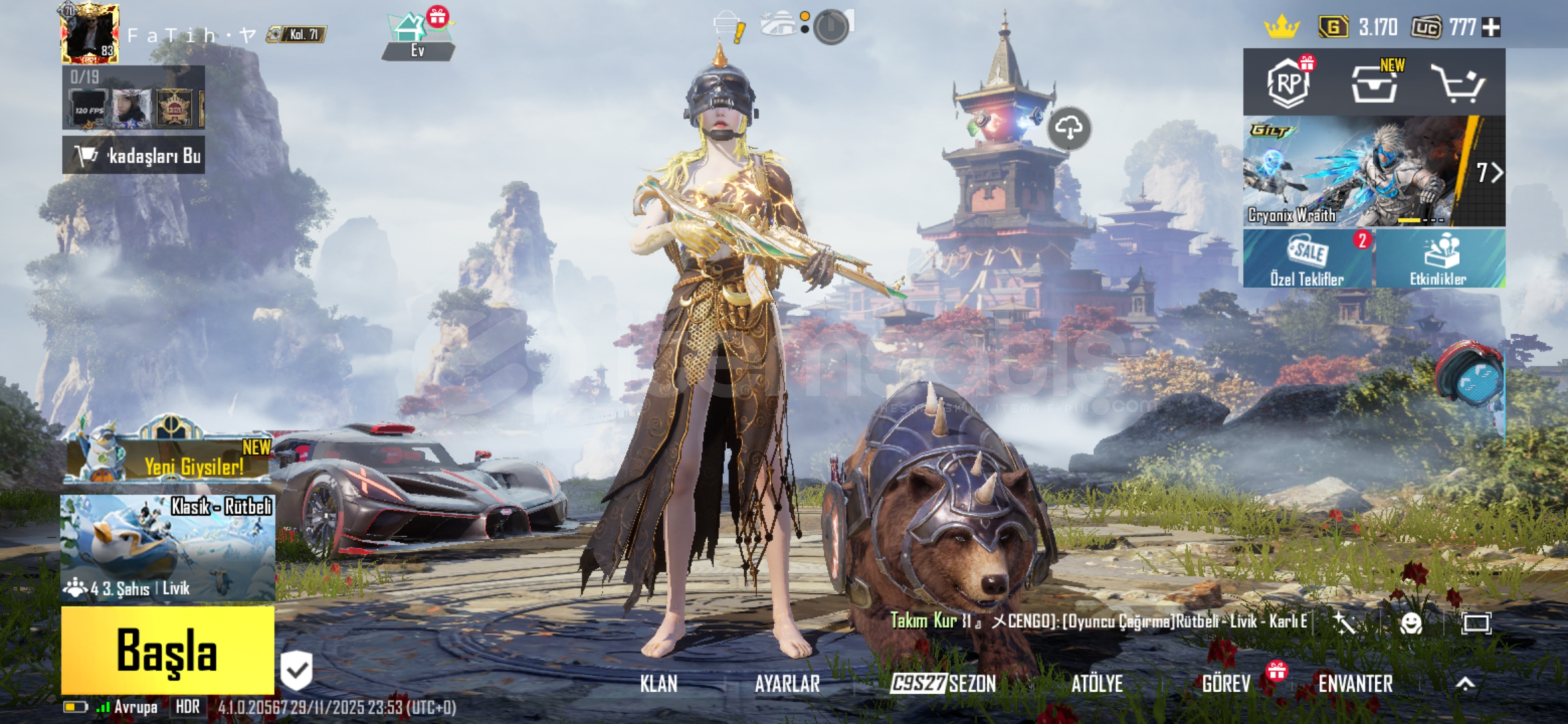Open Özel Teklifler special offers
Viewport: 1568px width, 724px height.
1307,259
